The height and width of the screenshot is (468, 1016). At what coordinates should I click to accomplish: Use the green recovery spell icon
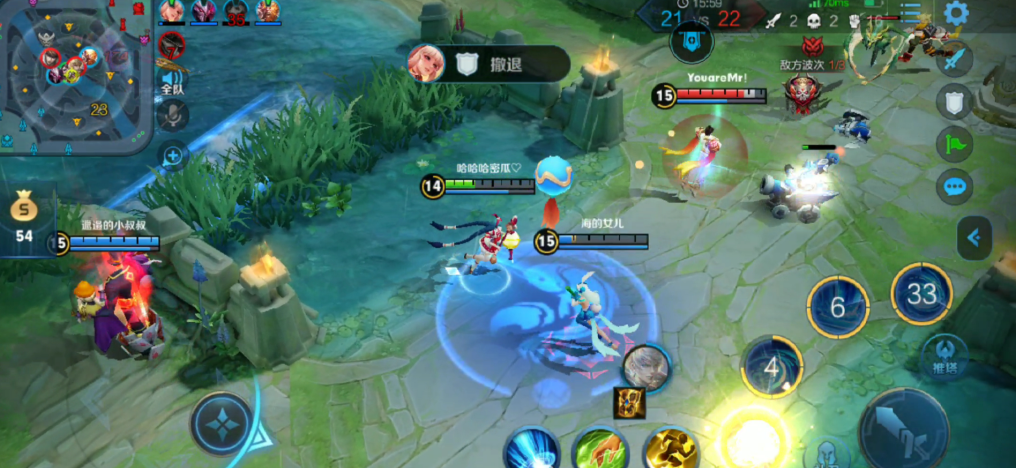coord(599,449)
